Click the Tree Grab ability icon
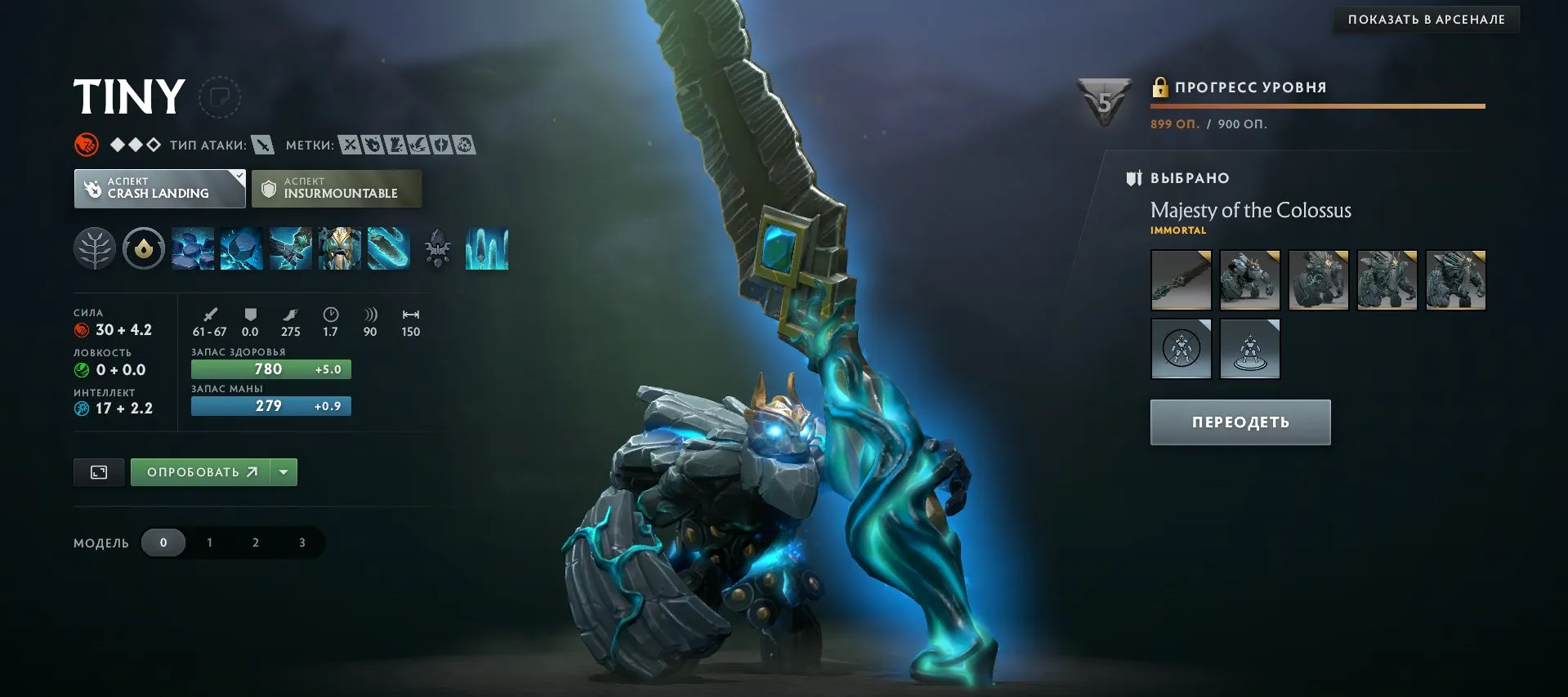Viewport: 1568px width, 697px height. (x=291, y=249)
